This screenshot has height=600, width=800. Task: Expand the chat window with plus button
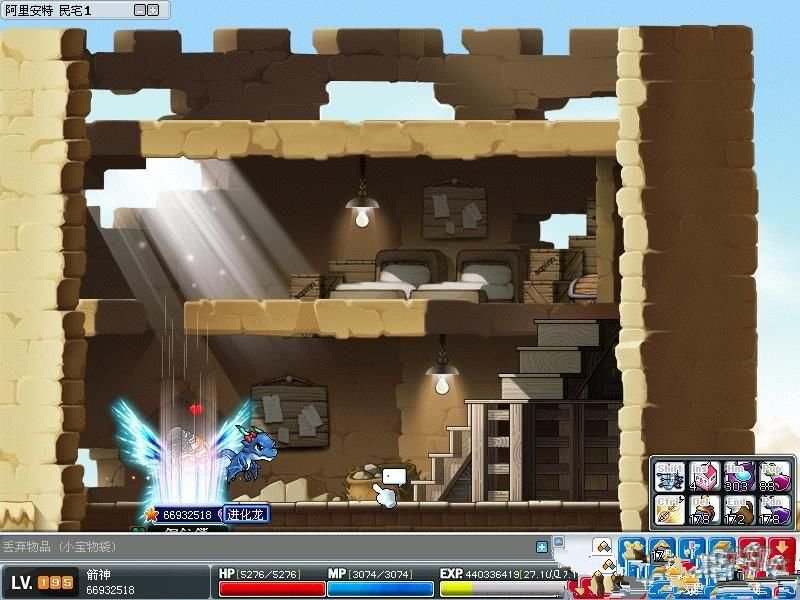(x=542, y=547)
